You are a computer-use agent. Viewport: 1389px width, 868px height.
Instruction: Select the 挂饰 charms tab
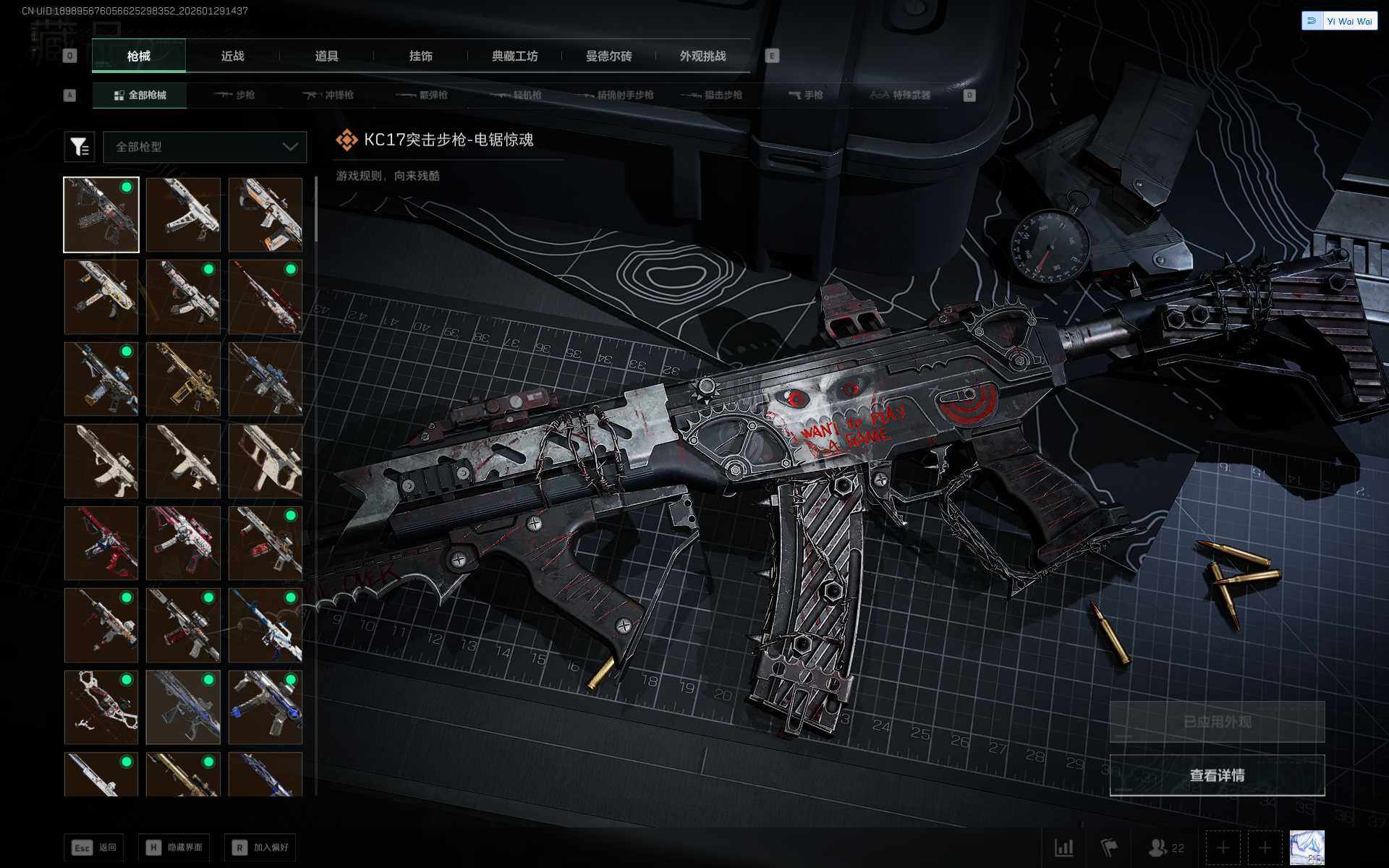pos(420,56)
